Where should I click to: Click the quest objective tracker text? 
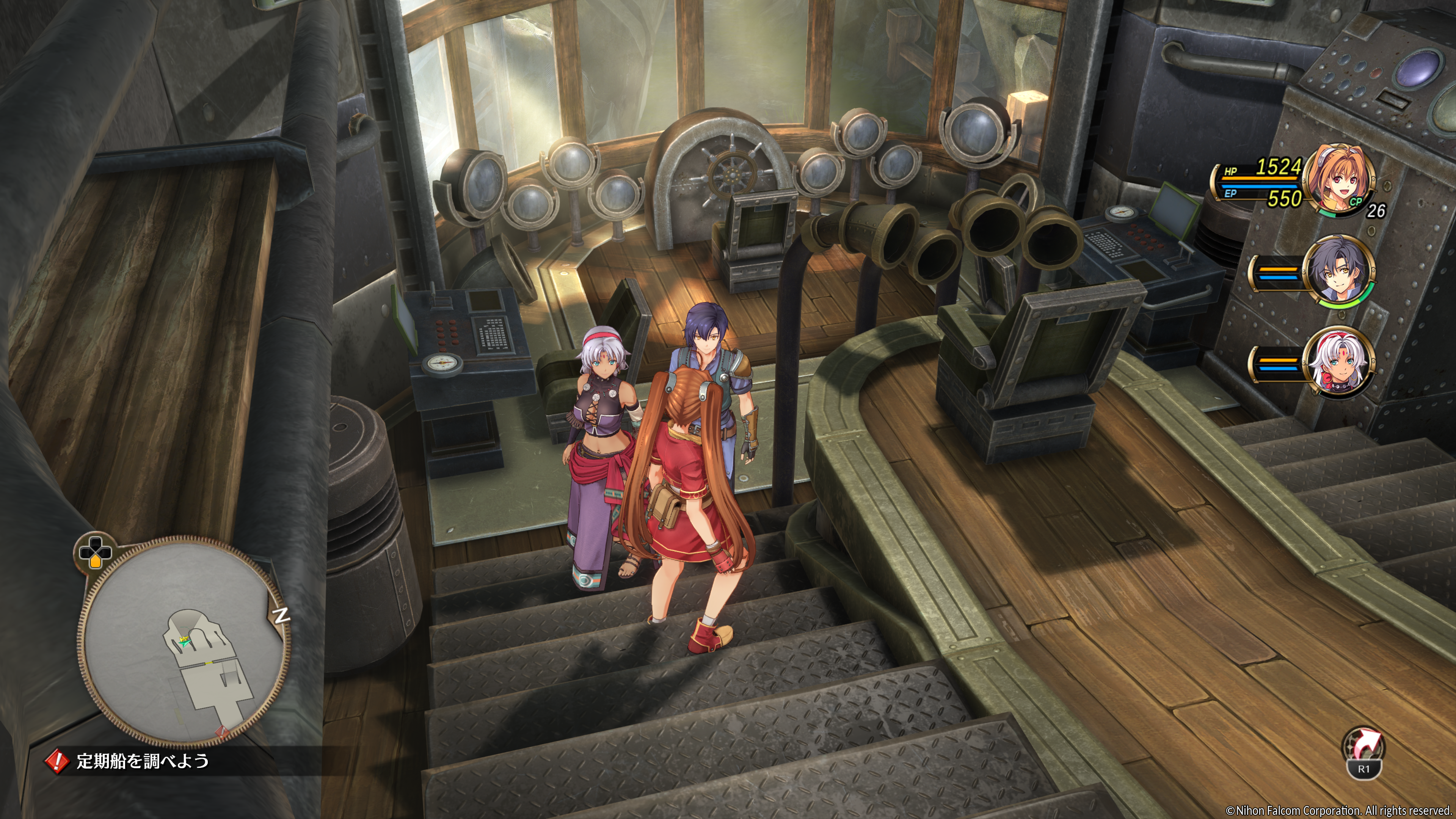click(x=143, y=761)
